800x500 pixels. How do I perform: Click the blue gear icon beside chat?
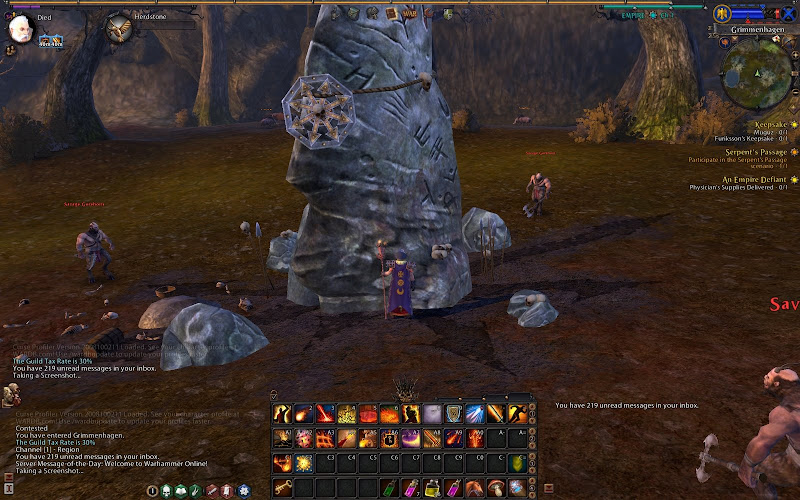click(x=244, y=490)
